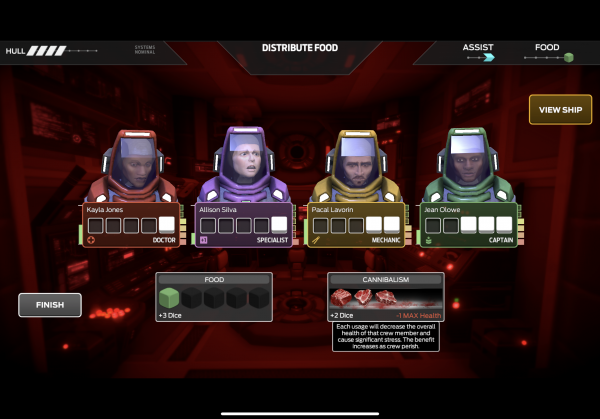Click the Food supply indicator
Screen dimensions: 600x419
[548, 52]
